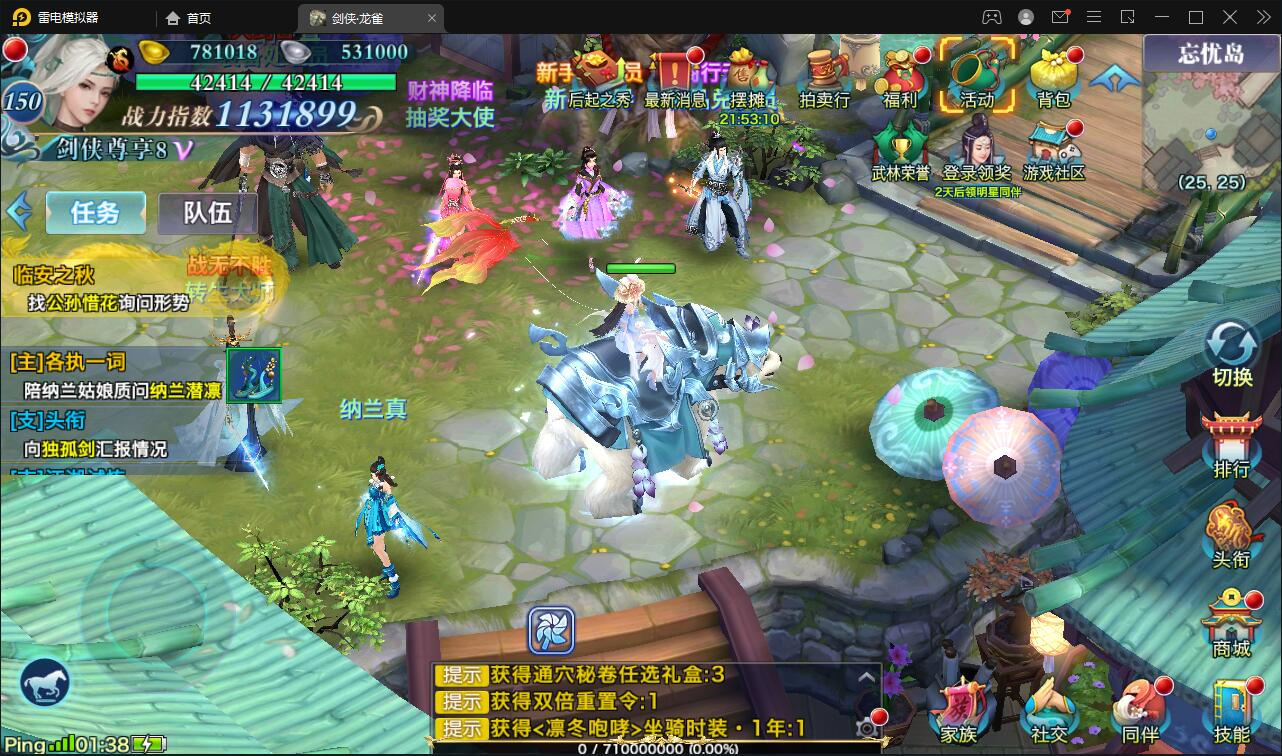Open the 武林荣誉 honor trophy
This screenshot has width=1282, height=756.
[x=900, y=152]
